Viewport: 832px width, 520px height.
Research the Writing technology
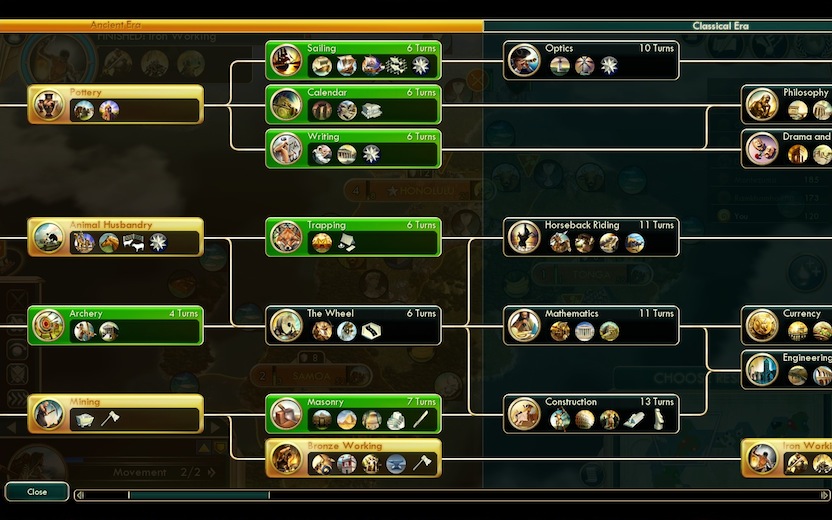[x=353, y=148]
